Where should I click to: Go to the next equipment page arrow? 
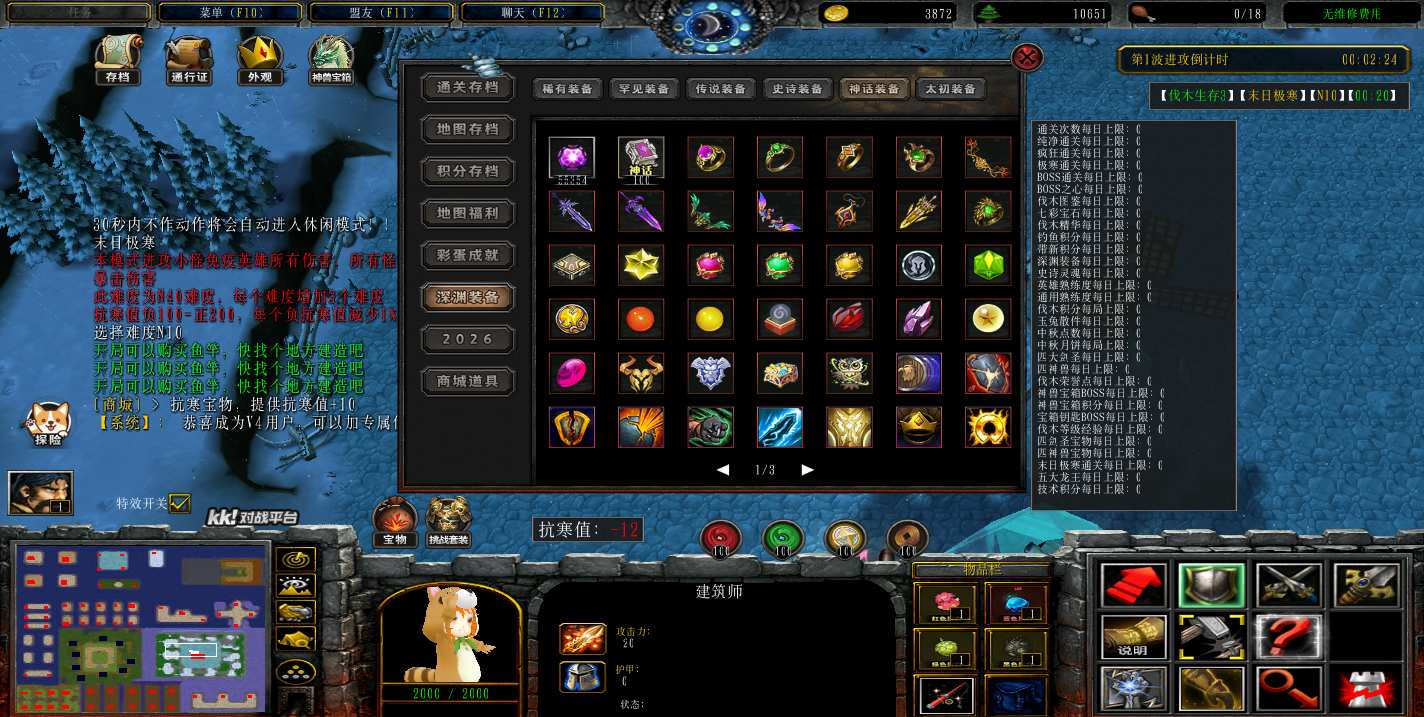coord(808,470)
